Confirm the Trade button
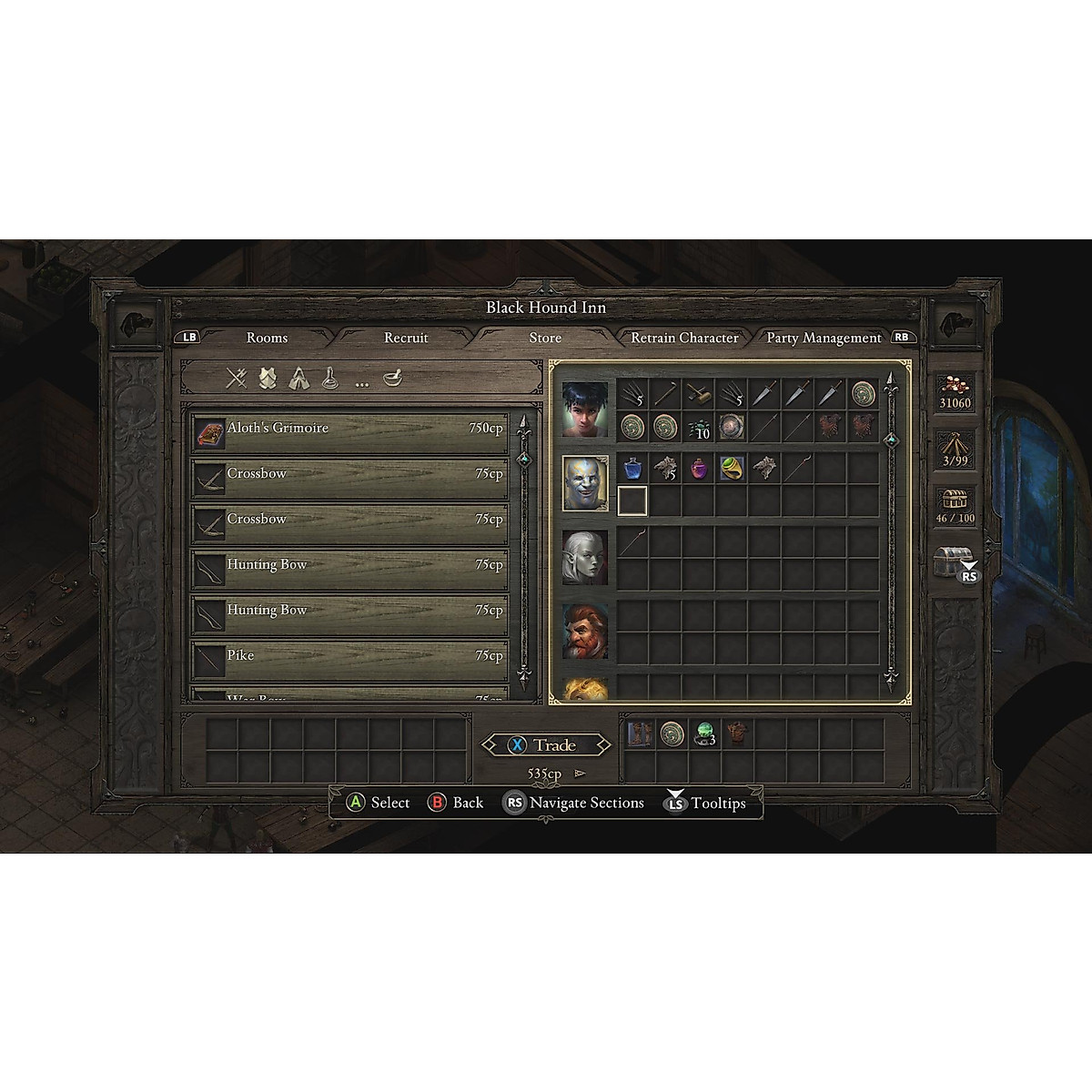The width and height of the screenshot is (1092, 1092). pos(546,745)
